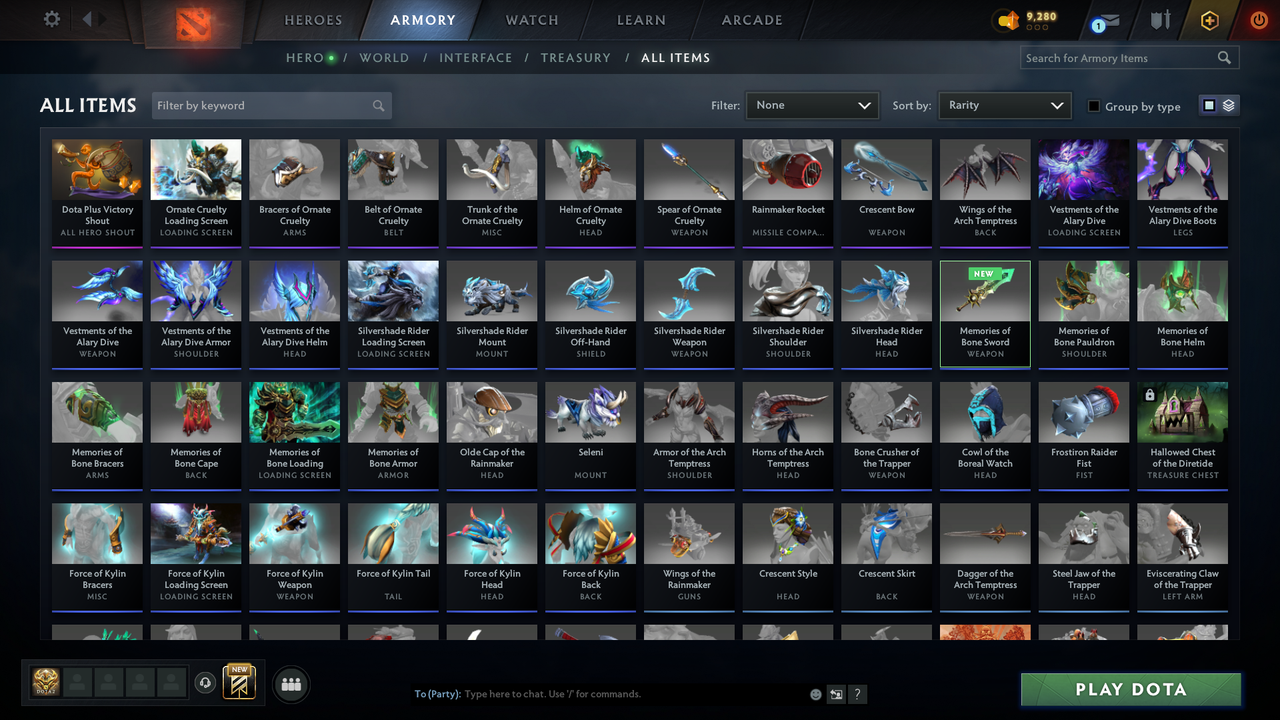The image size is (1280, 720).
Task: Switch to the TREASURY tab
Action: click(x=575, y=57)
